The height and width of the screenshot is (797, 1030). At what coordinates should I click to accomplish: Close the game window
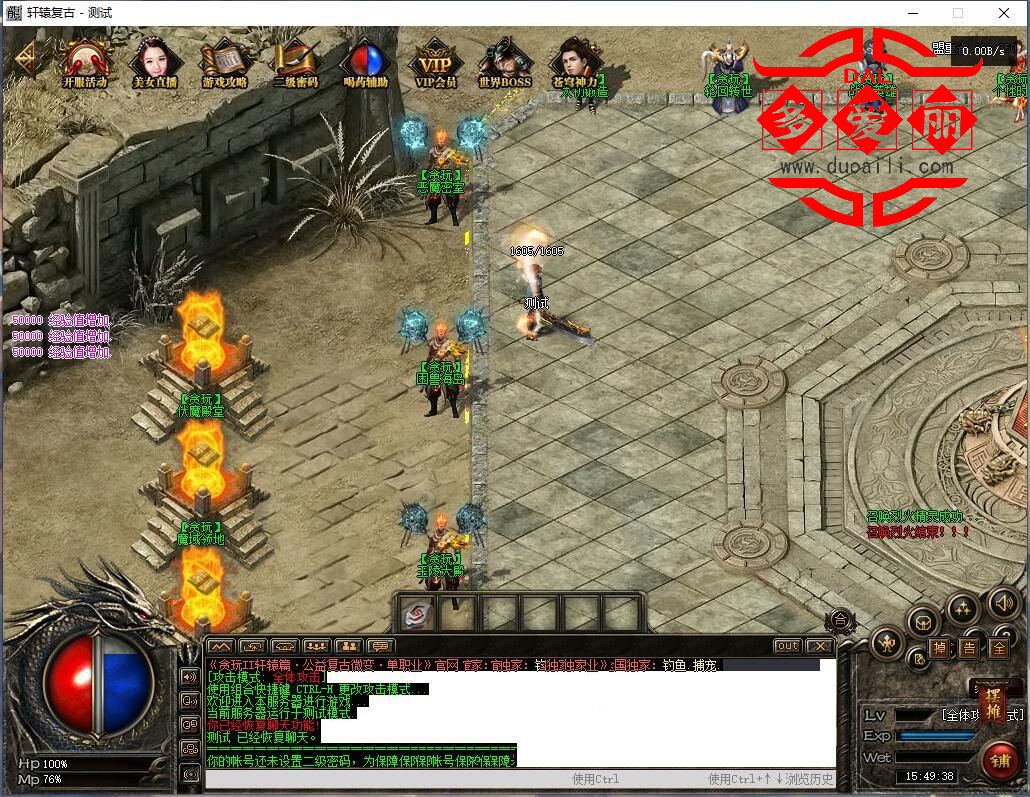[x=1004, y=13]
